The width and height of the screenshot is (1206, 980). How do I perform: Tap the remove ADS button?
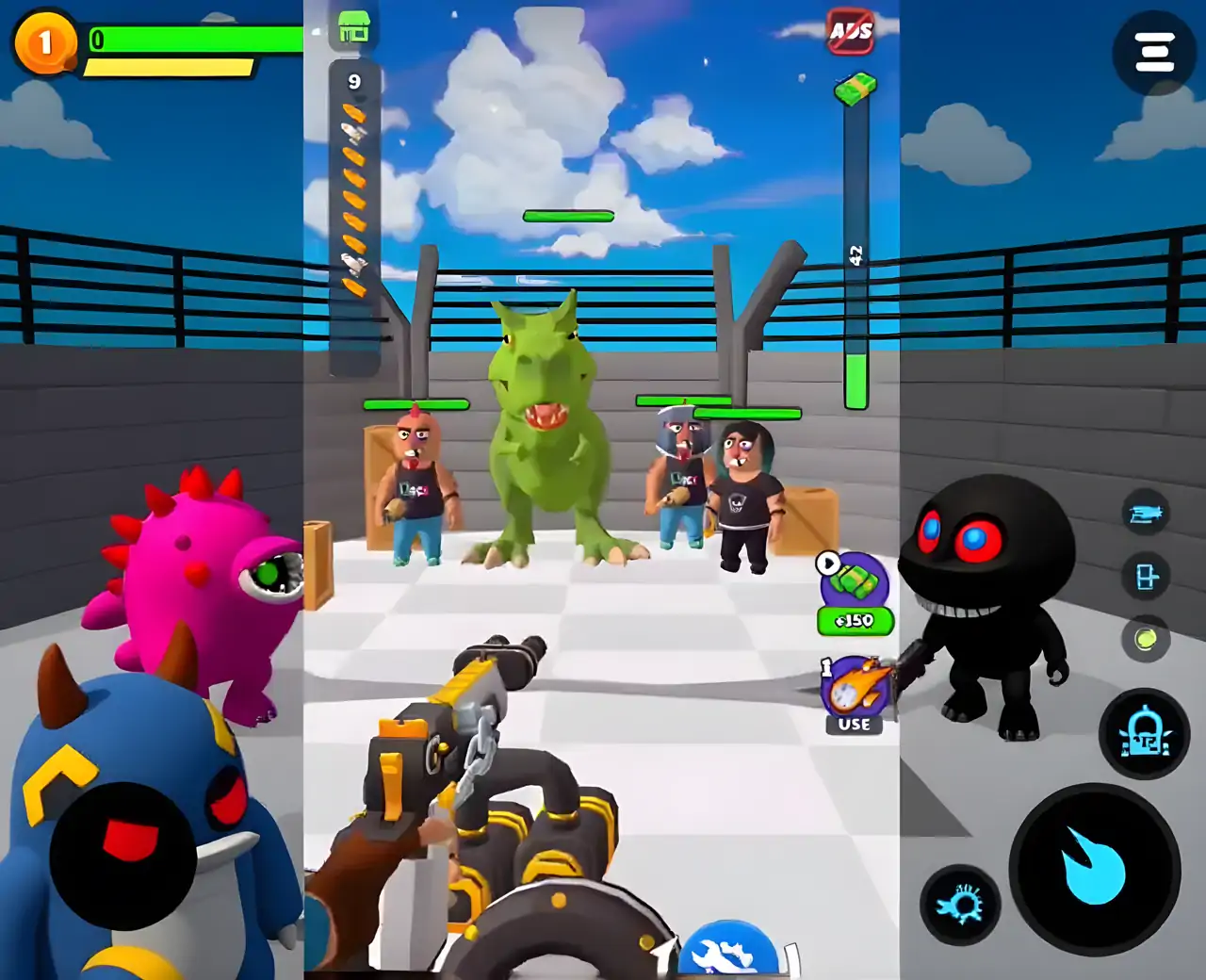[851, 32]
